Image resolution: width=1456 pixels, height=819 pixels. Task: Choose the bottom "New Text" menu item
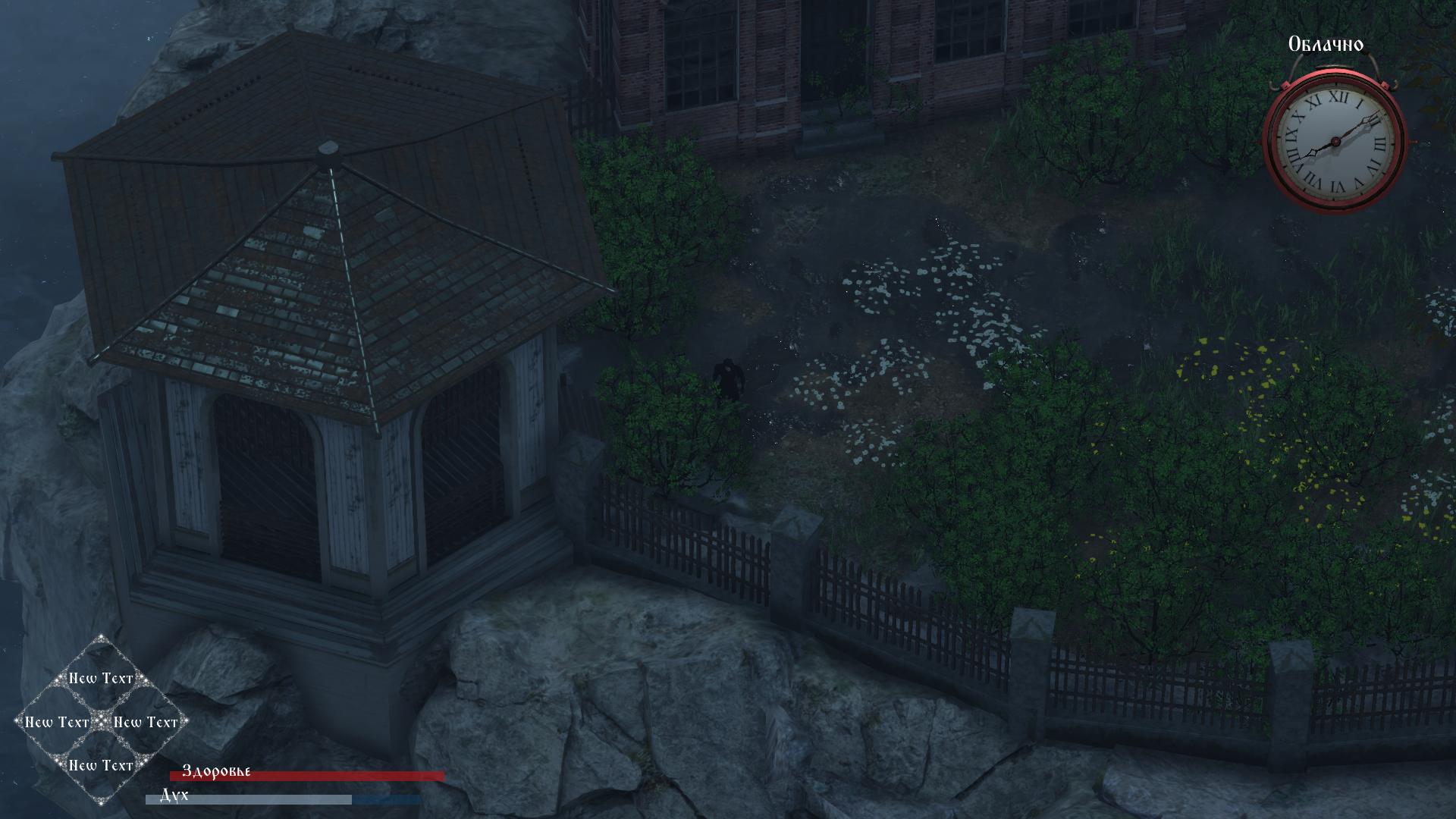coord(99,766)
